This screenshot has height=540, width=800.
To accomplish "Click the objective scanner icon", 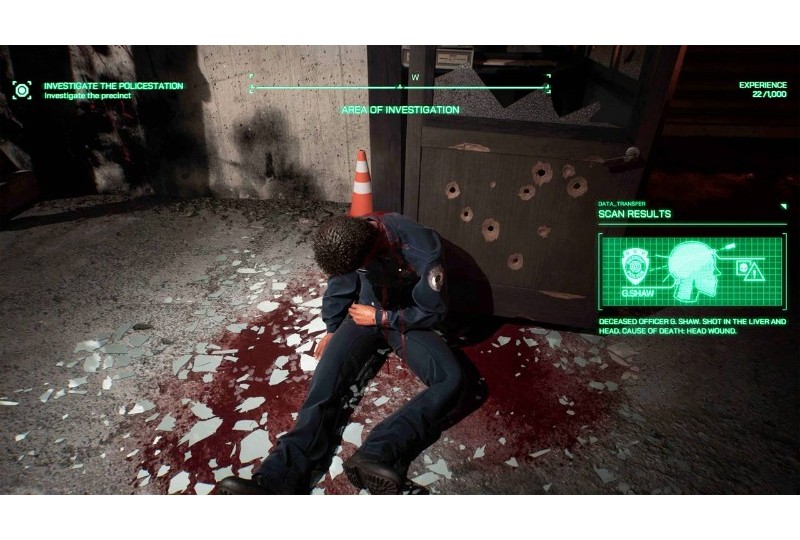I will click(x=22, y=90).
